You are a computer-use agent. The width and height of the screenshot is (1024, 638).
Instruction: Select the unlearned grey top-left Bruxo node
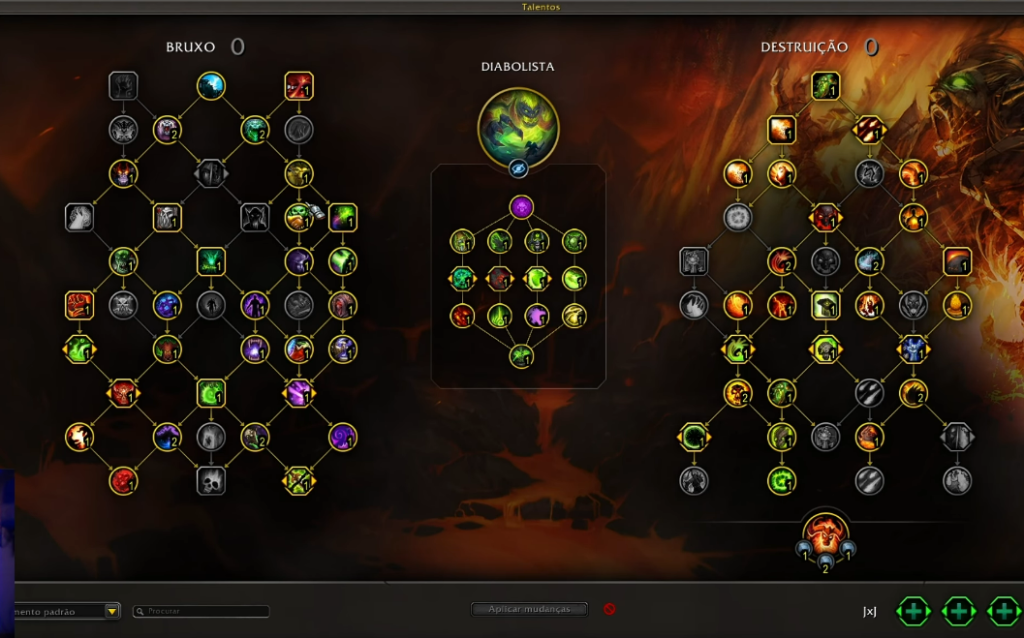click(124, 86)
